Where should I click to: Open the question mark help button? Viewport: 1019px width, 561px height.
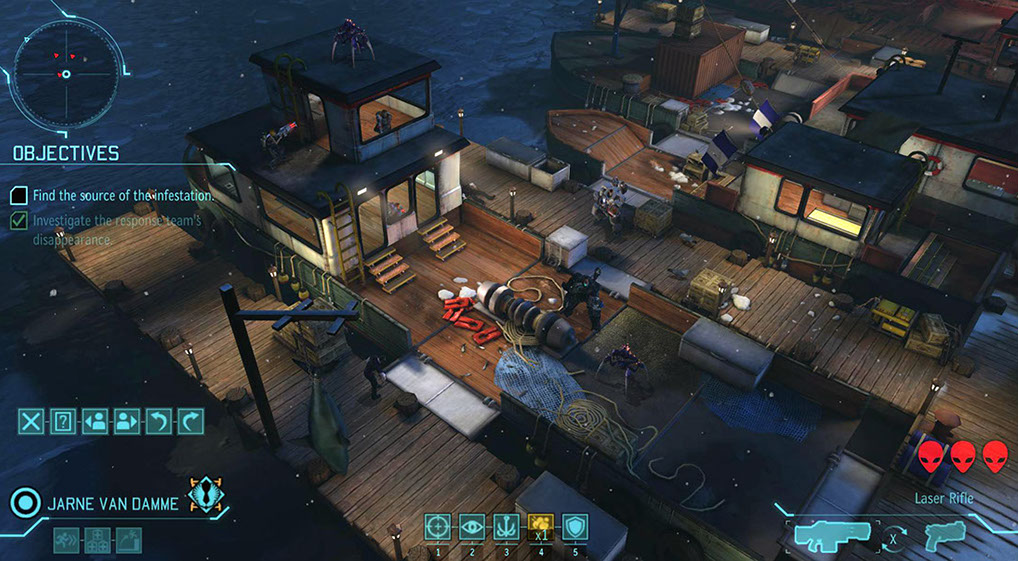(x=63, y=421)
